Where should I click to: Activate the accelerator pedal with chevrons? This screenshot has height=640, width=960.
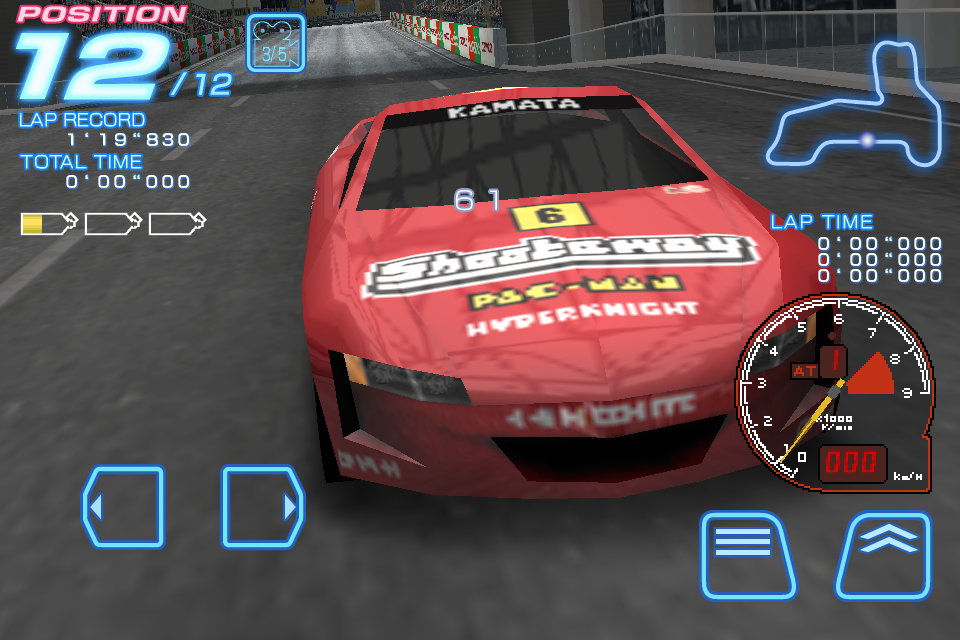click(884, 555)
